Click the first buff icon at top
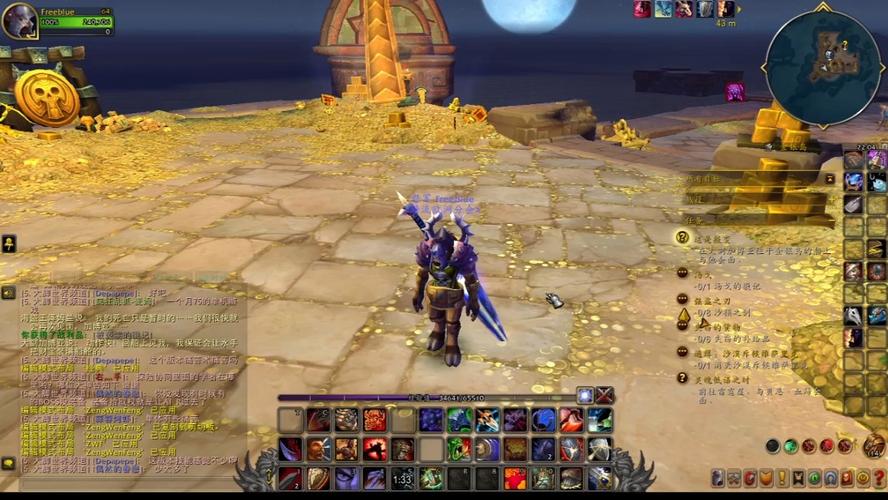 pyautogui.click(x=642, y=9)
